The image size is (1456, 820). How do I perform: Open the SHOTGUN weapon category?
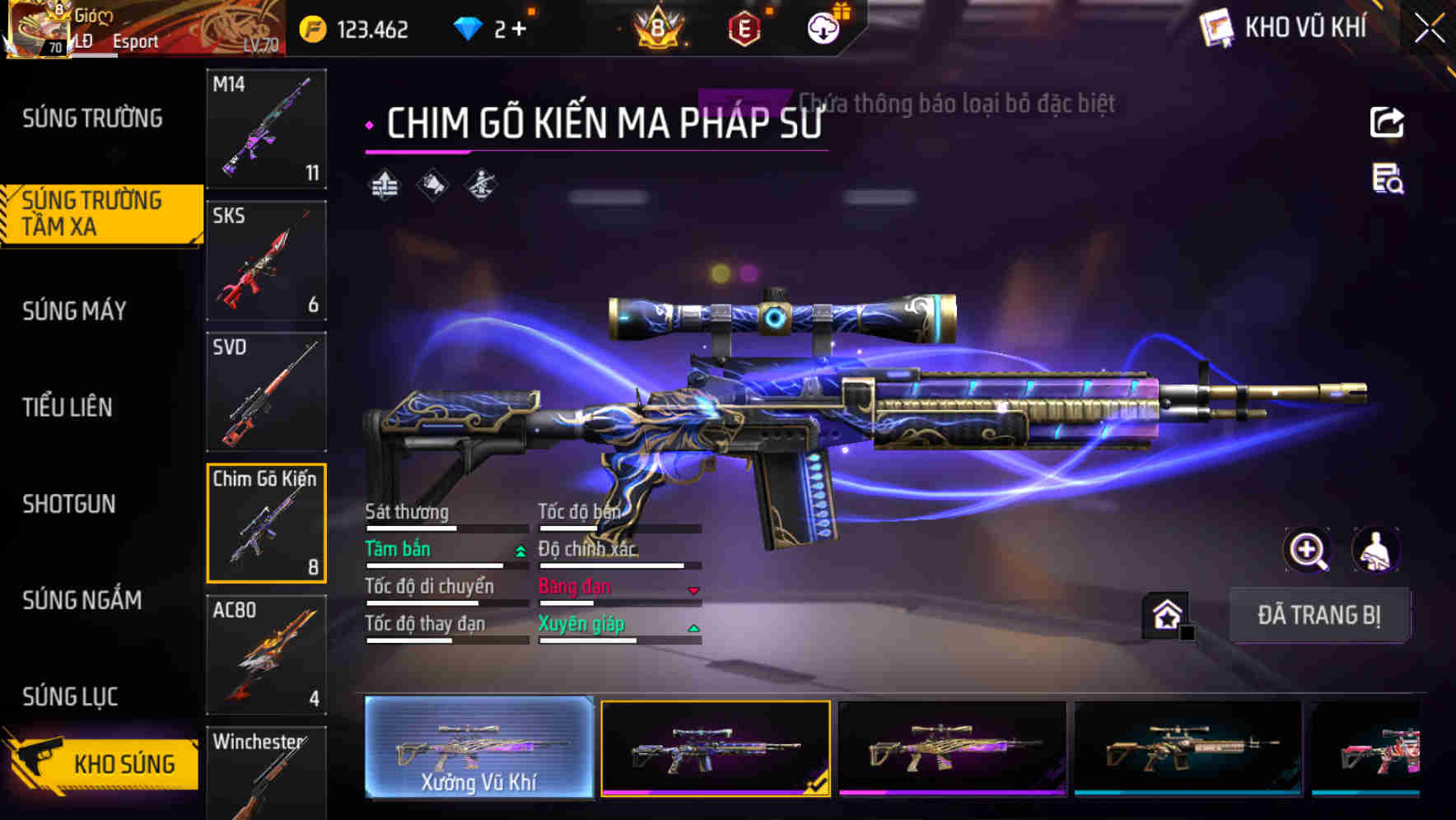click(x=70, y=504)
